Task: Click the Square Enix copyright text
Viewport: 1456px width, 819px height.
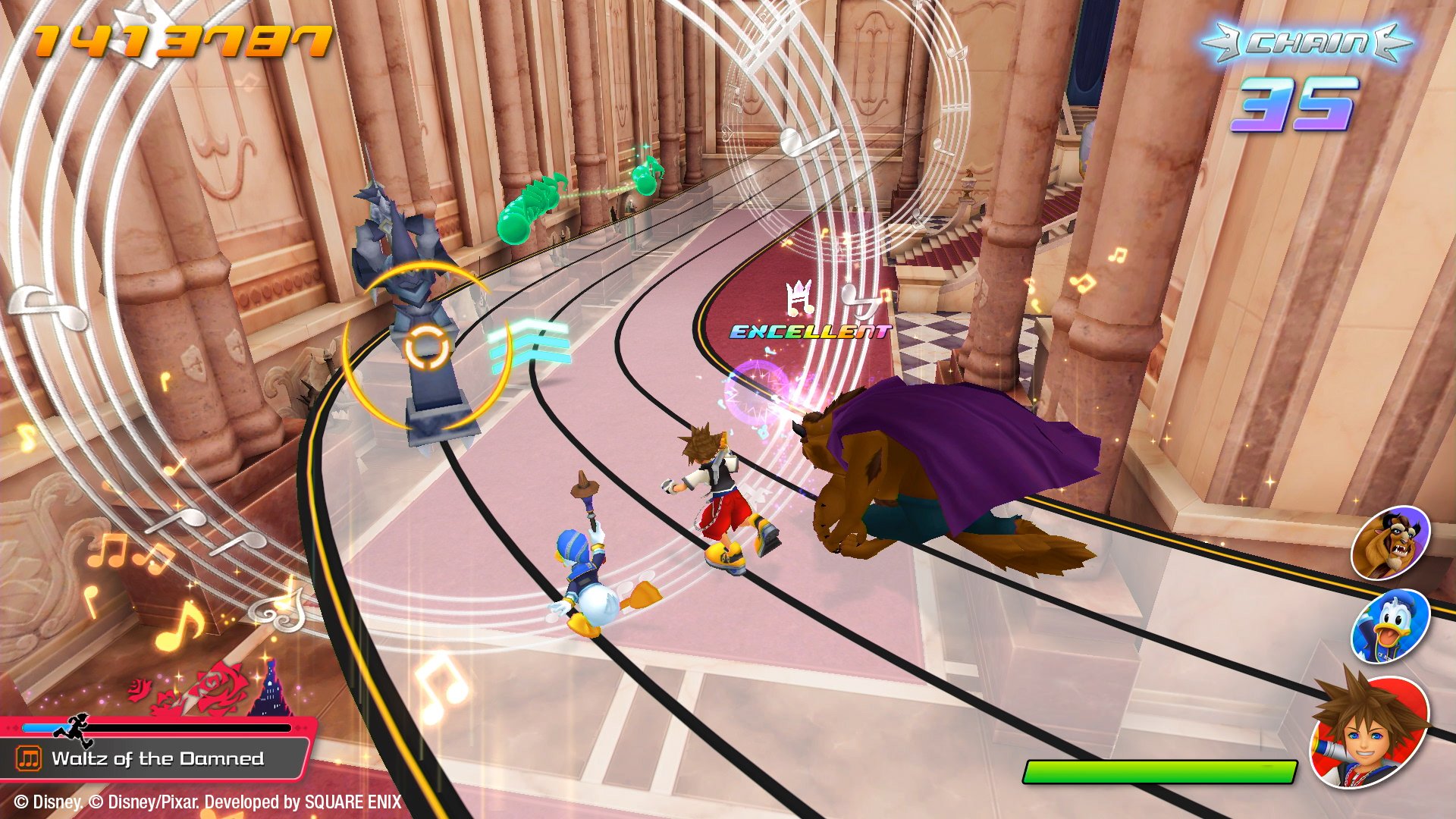Action: [x=205, y=801]
